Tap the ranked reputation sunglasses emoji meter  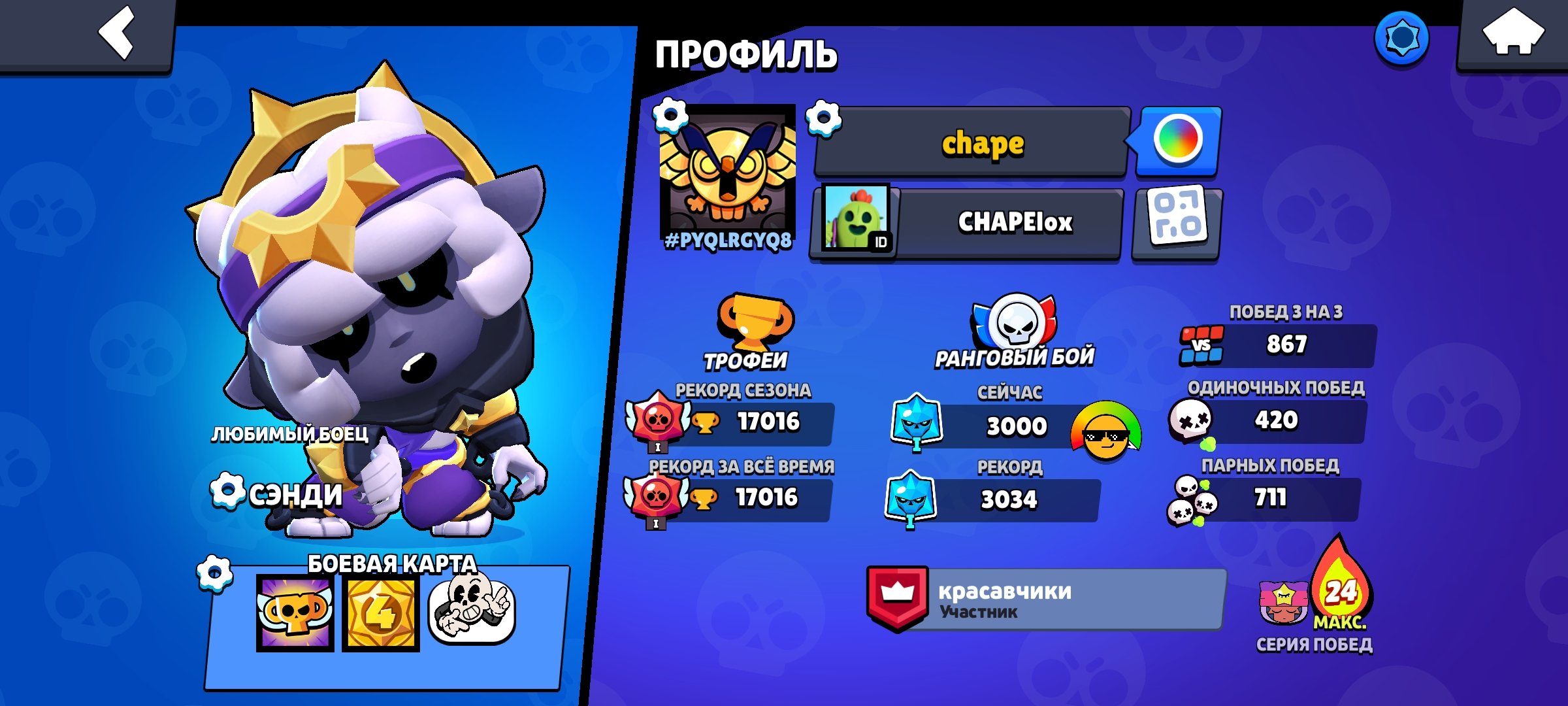tap(1105, 431)
